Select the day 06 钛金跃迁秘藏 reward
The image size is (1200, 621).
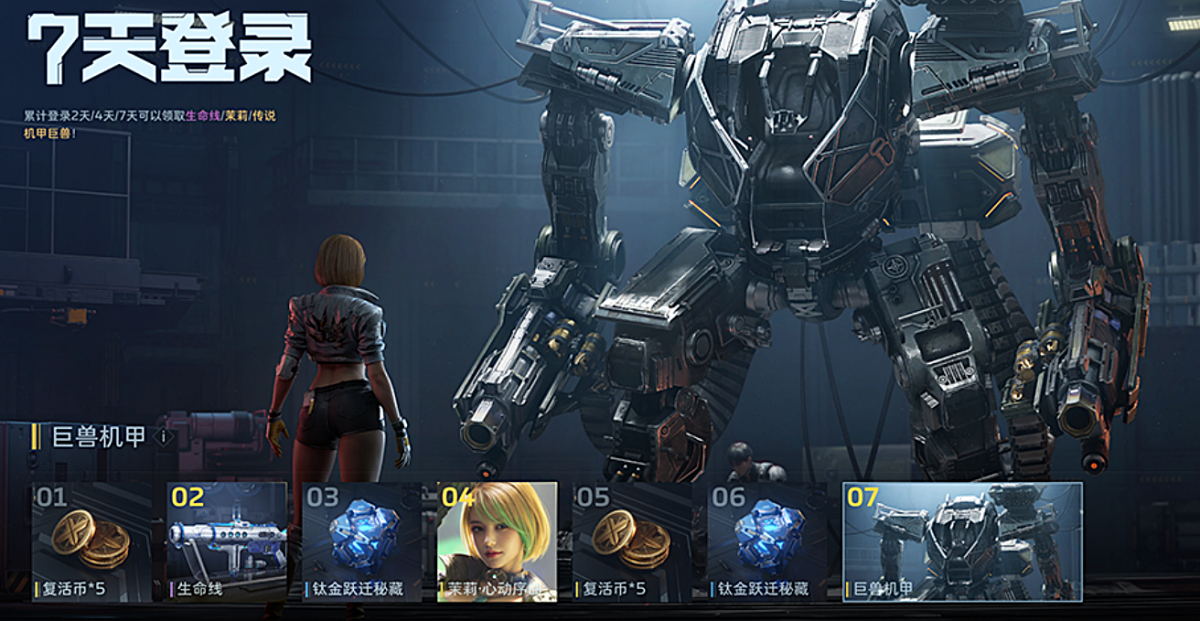767,542
